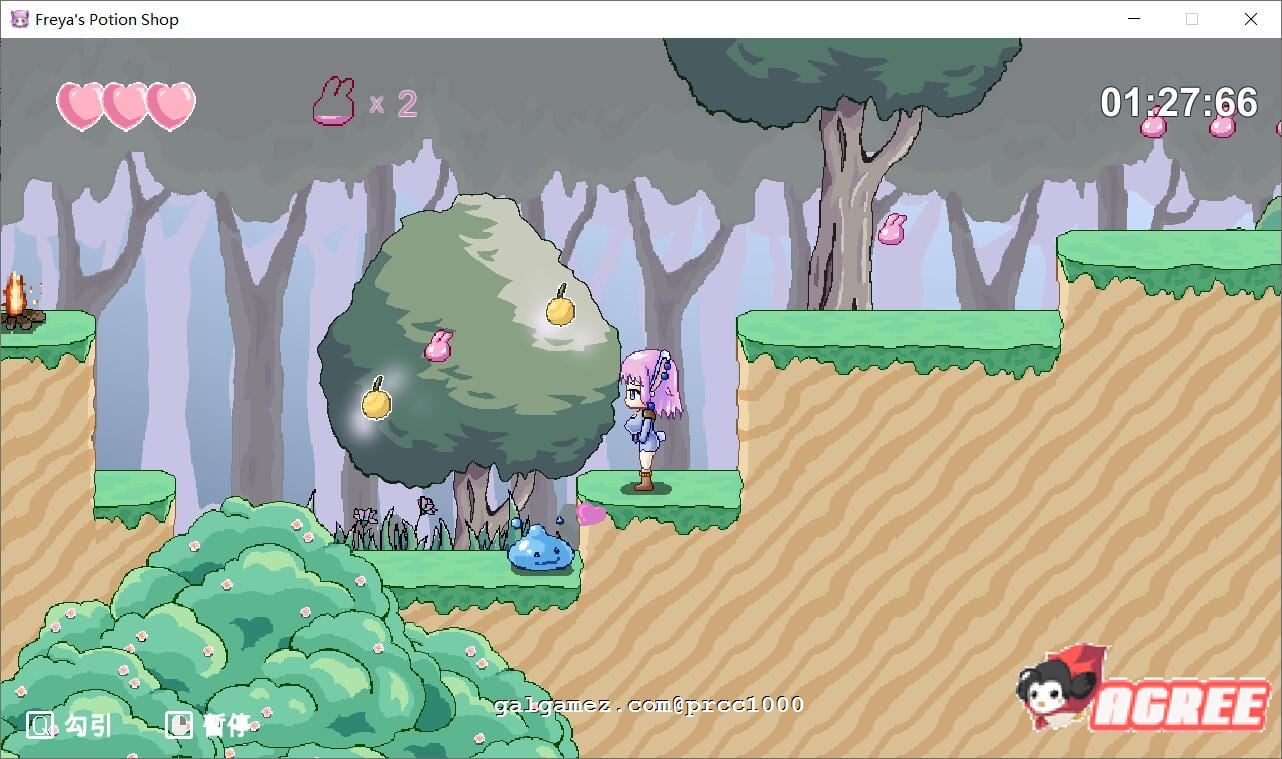Toggle the middle heart in the health display
The image size is (1282, 759).
(x=125, y=105)
